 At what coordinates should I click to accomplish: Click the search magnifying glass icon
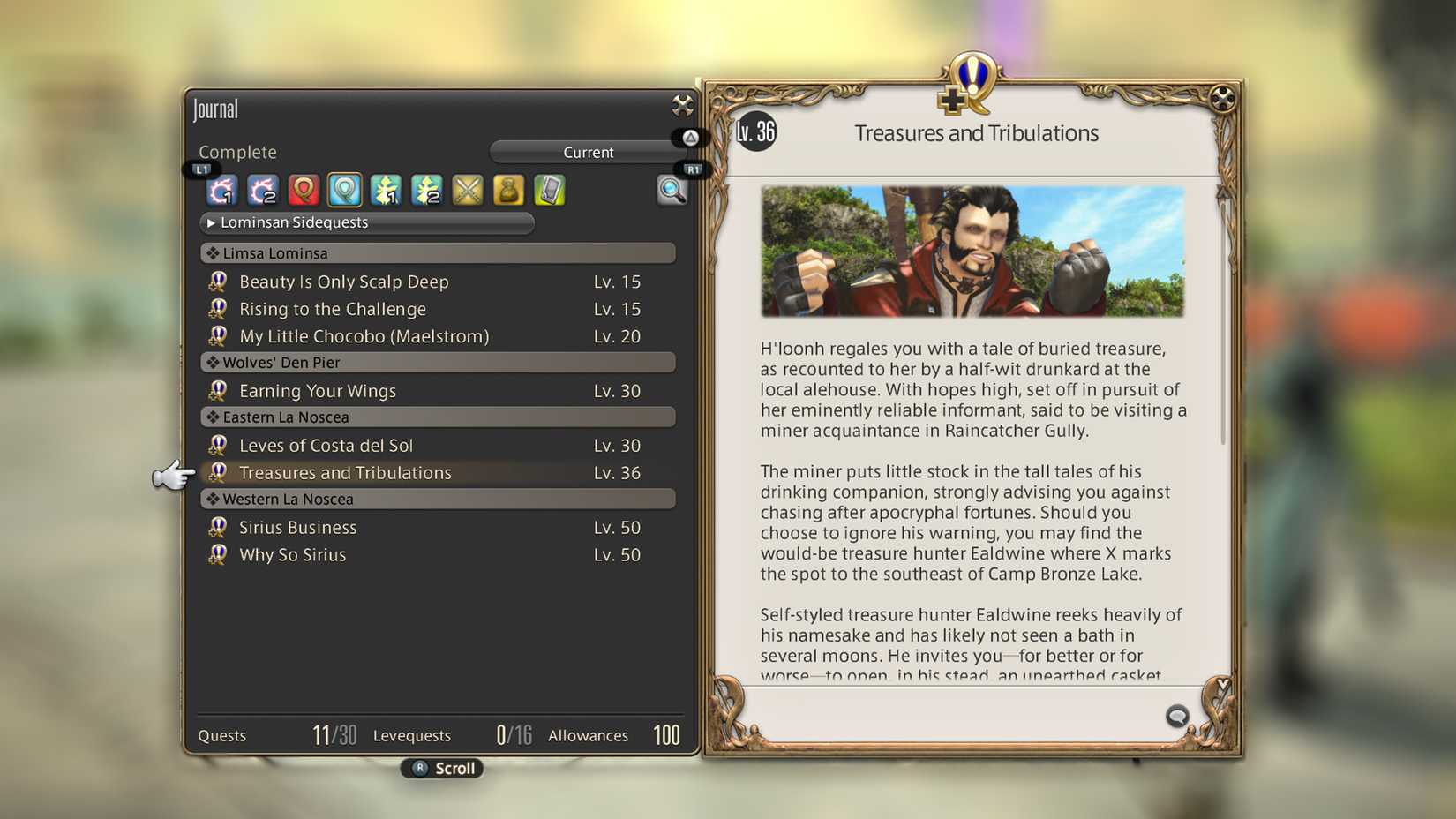click(x=673, y=192)
